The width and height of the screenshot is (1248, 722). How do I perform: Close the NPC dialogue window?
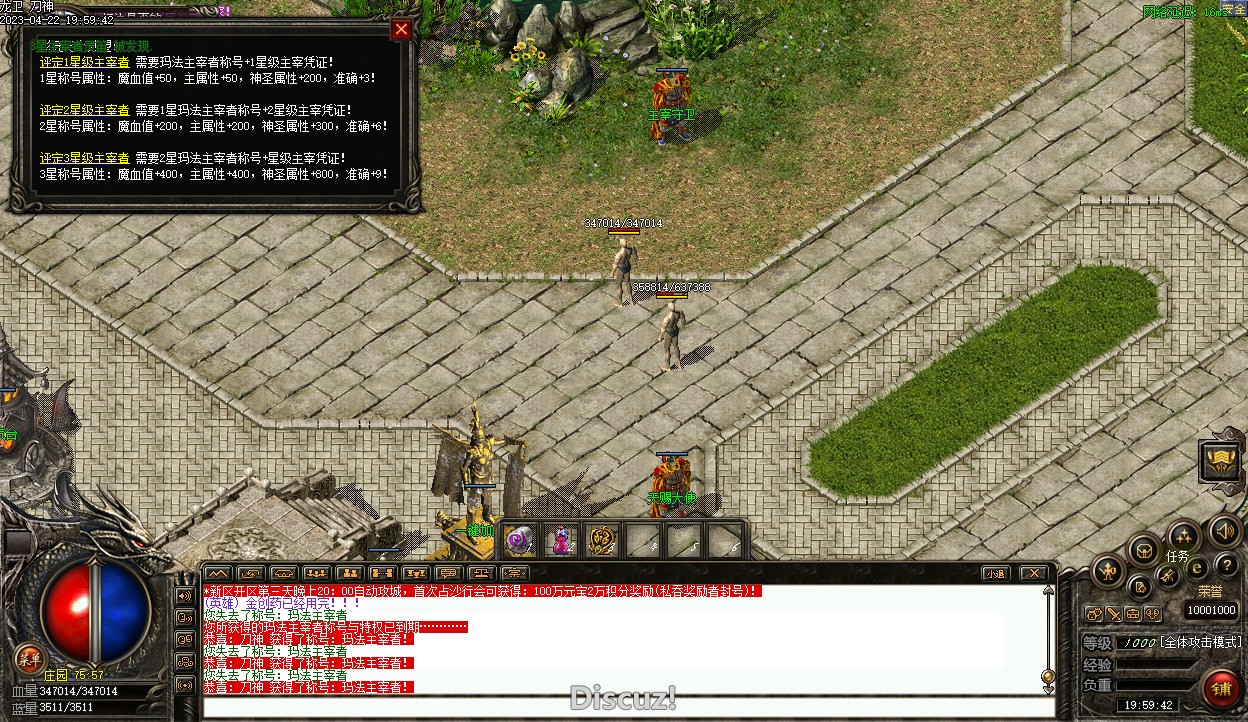401,30
